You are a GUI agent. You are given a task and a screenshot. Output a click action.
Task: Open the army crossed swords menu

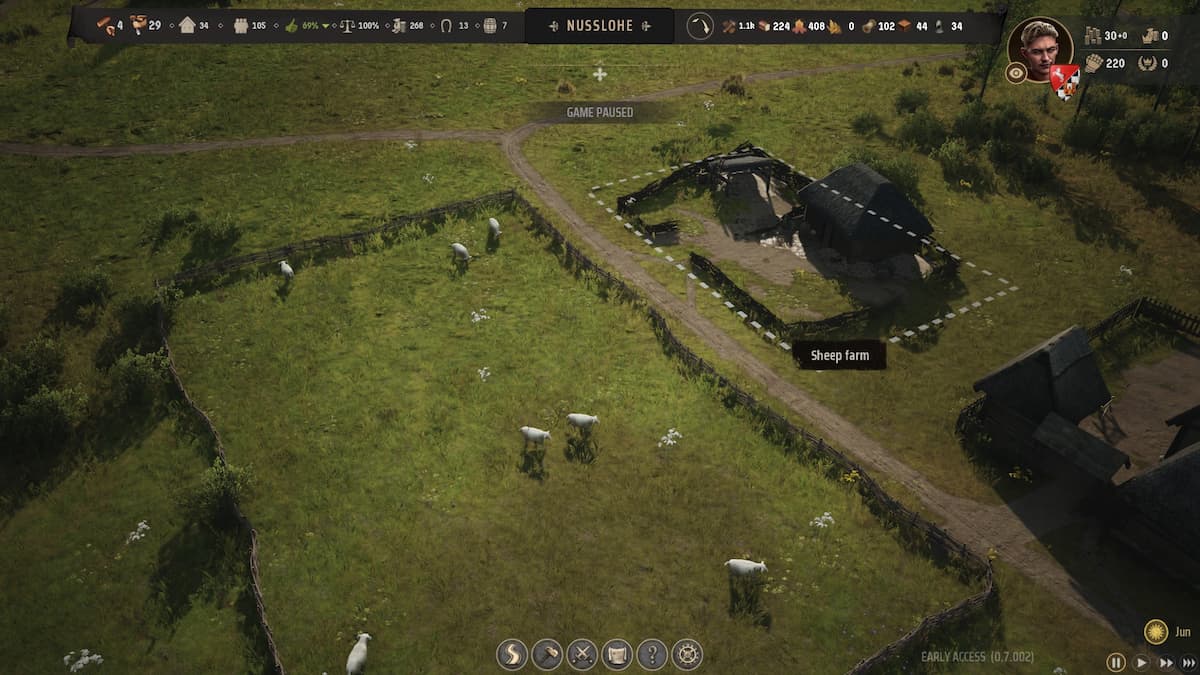coord(582,654)
